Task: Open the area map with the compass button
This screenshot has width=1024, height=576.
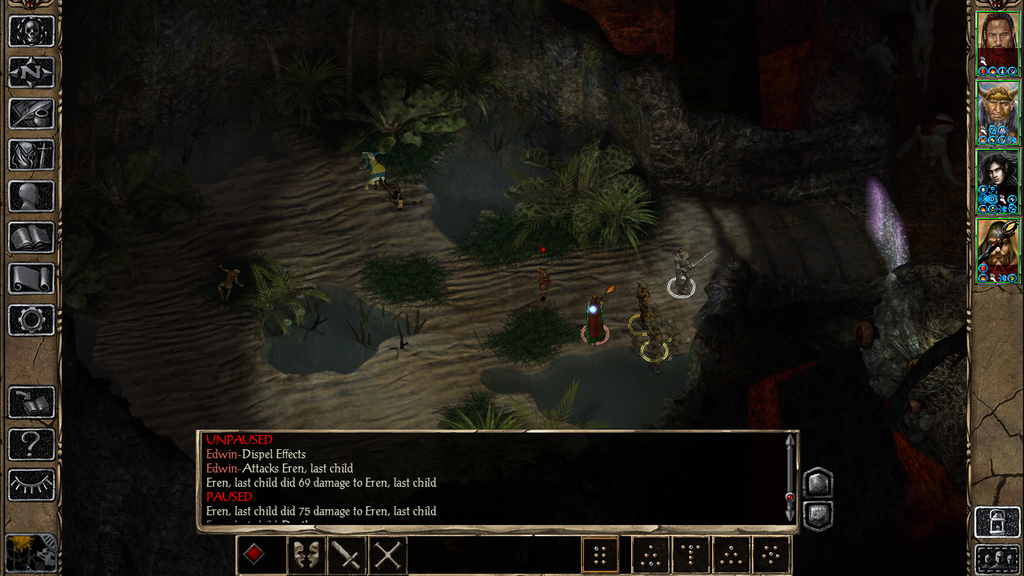Action: 31,72
